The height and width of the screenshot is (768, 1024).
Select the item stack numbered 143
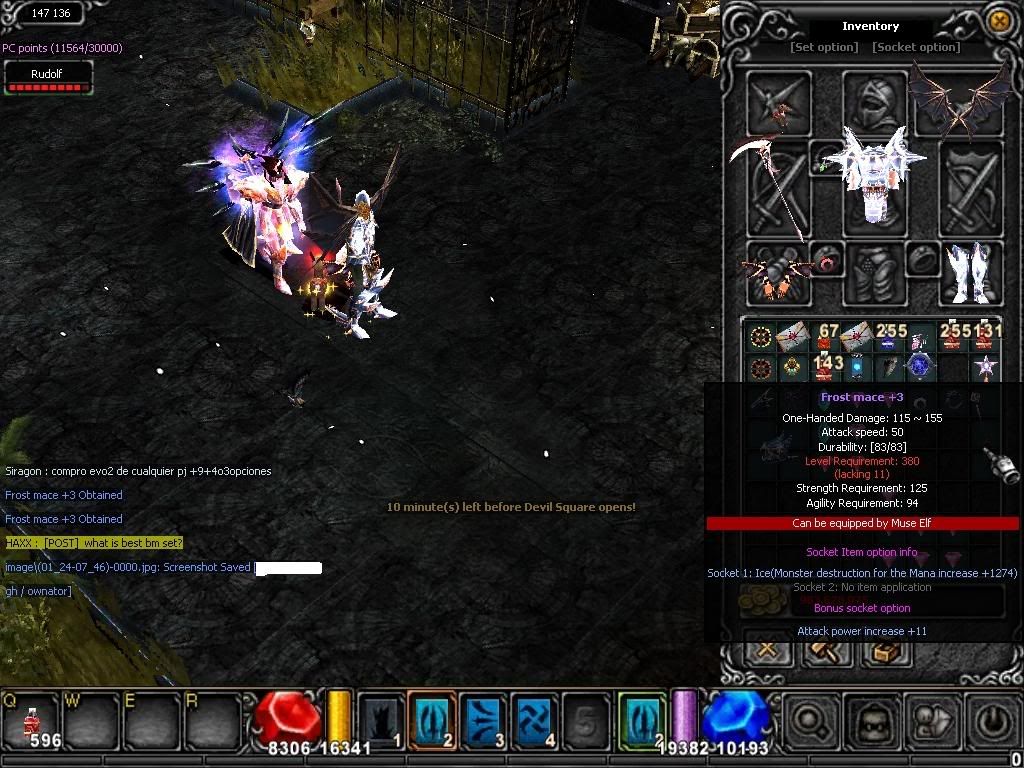pyautogui.click(x=827, y=367)
